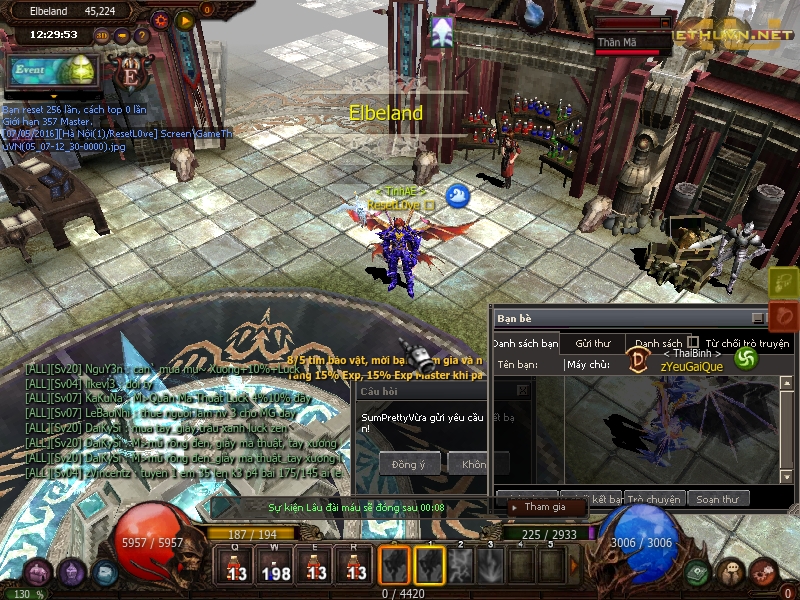The image size is (800, 600).
Task: Switch to the Danh sách bạn tab
Action: click(525, 343)
